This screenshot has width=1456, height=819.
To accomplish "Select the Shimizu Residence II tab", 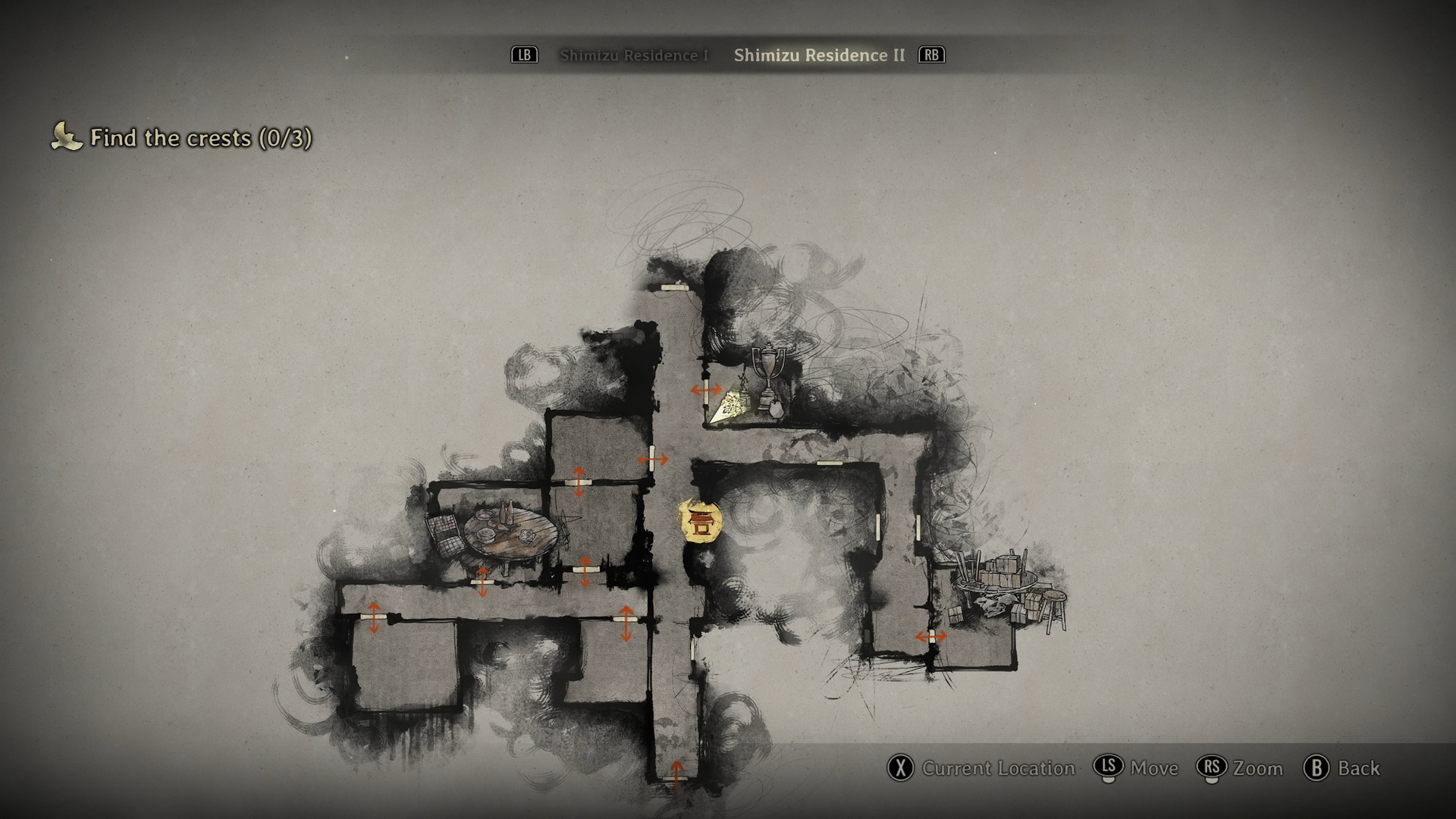I will pos(819,55).
